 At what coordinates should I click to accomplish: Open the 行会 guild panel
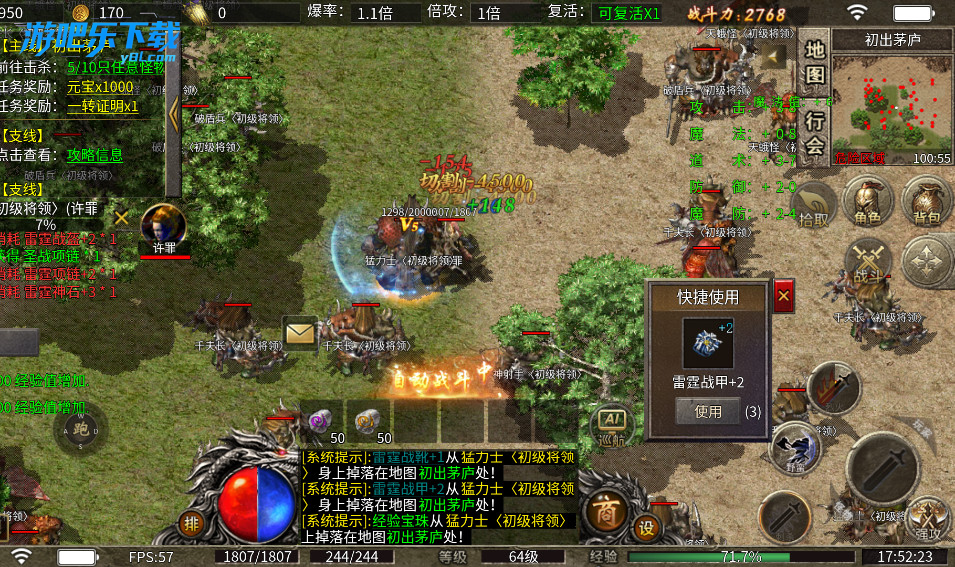click(x=815, y=134)
